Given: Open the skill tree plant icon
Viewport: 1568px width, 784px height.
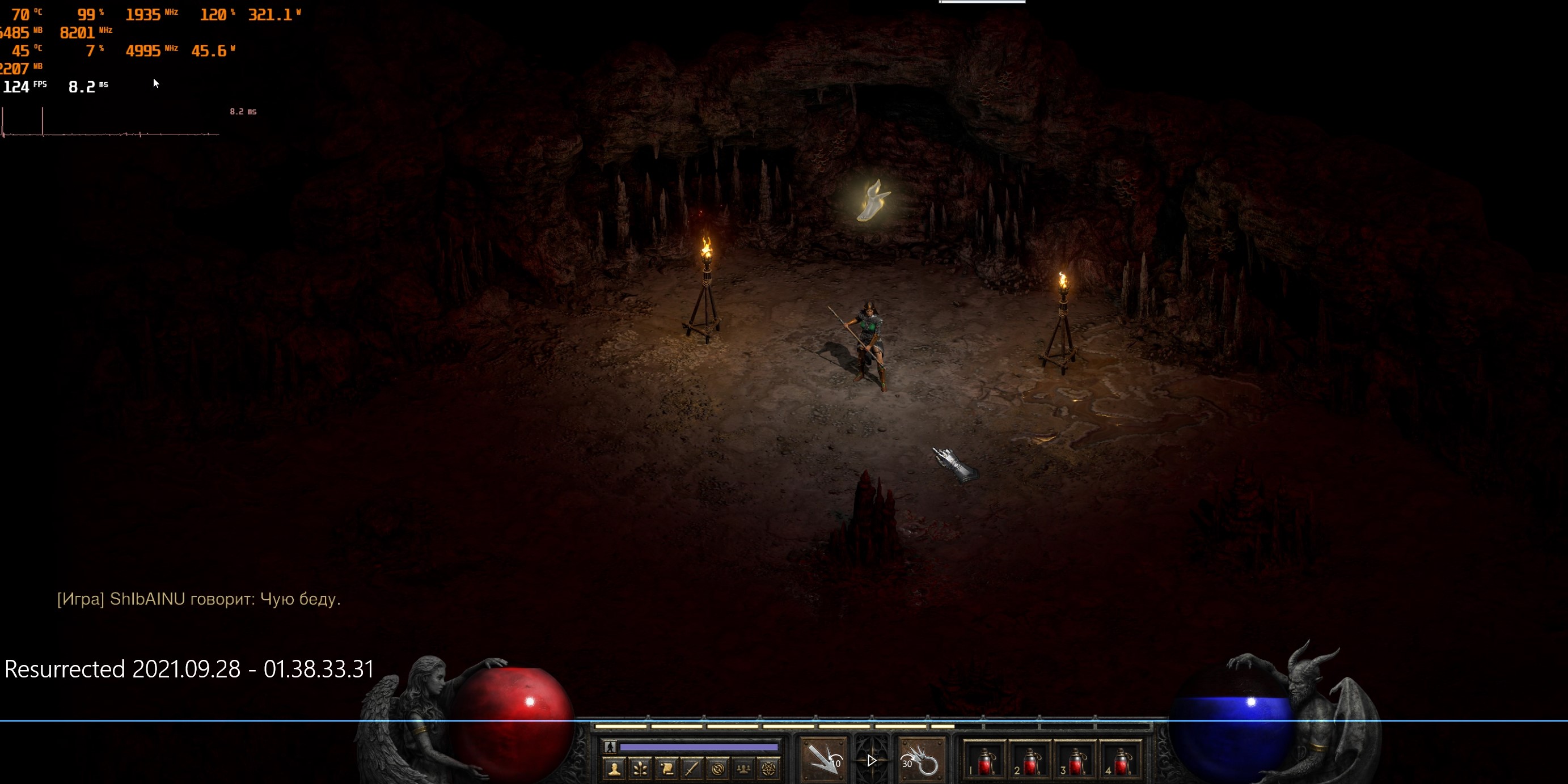Looking at the screenshot, I should coord(640,769).
